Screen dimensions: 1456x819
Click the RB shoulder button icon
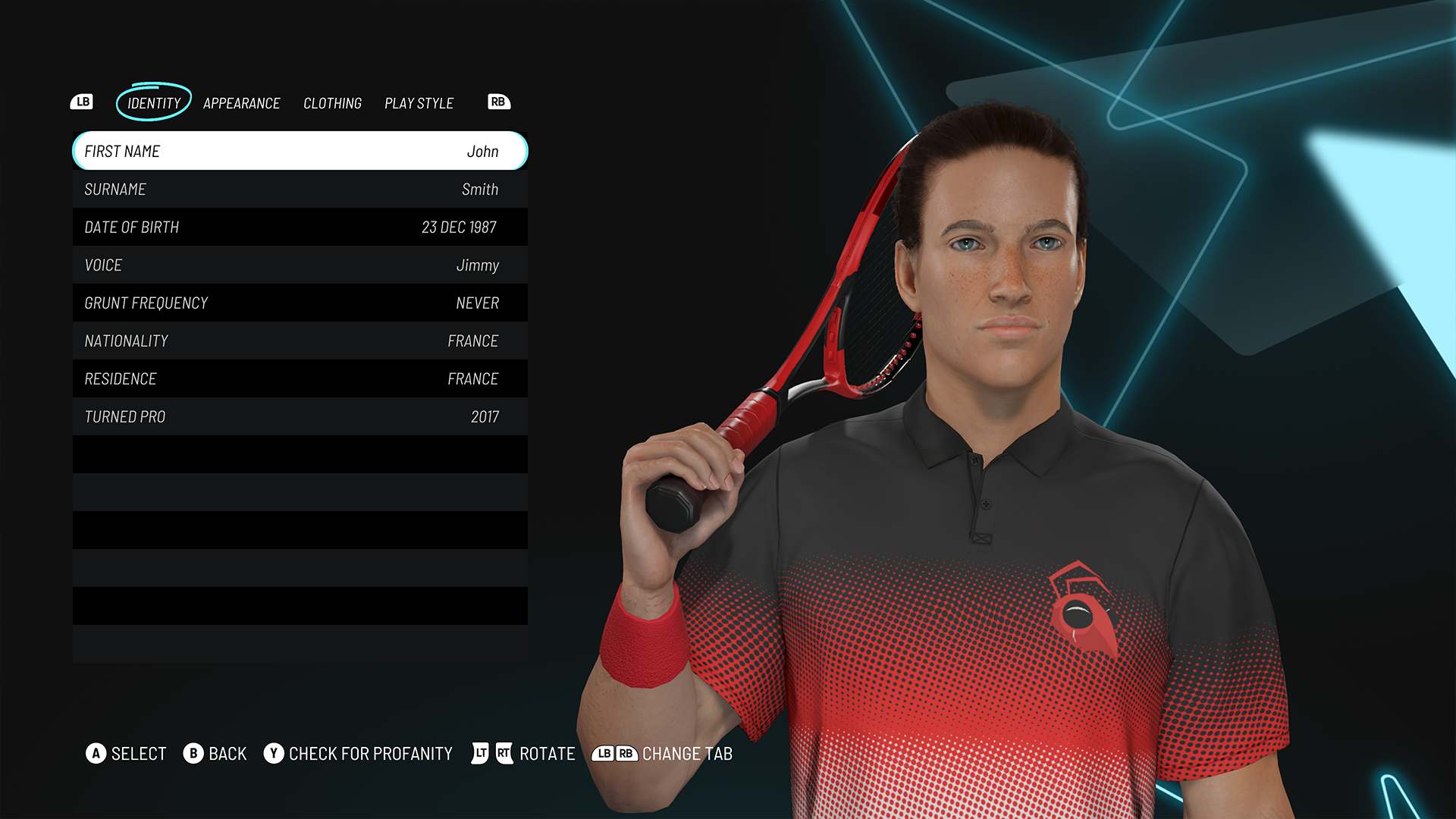tap(499, 101)
